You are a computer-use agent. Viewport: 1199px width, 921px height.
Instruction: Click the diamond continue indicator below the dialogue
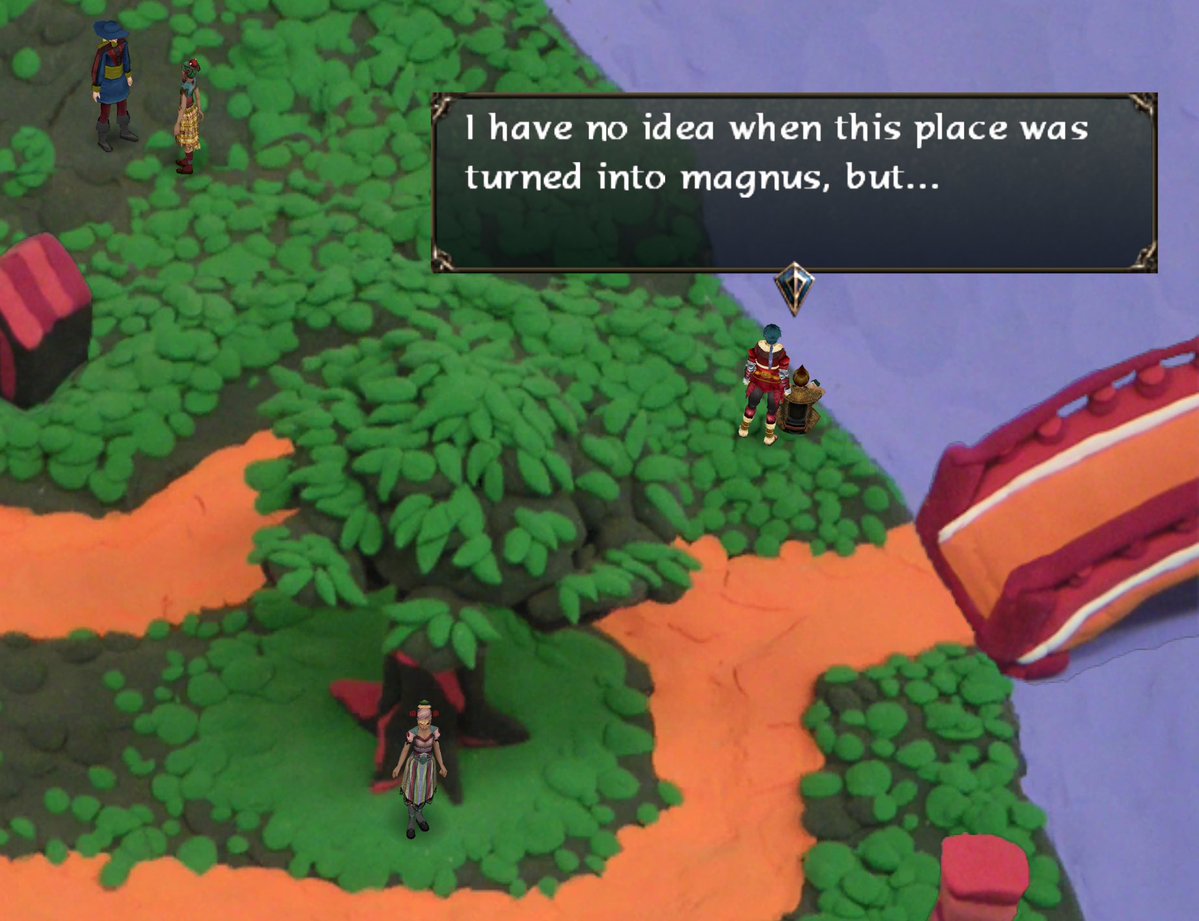click(794, 289)
